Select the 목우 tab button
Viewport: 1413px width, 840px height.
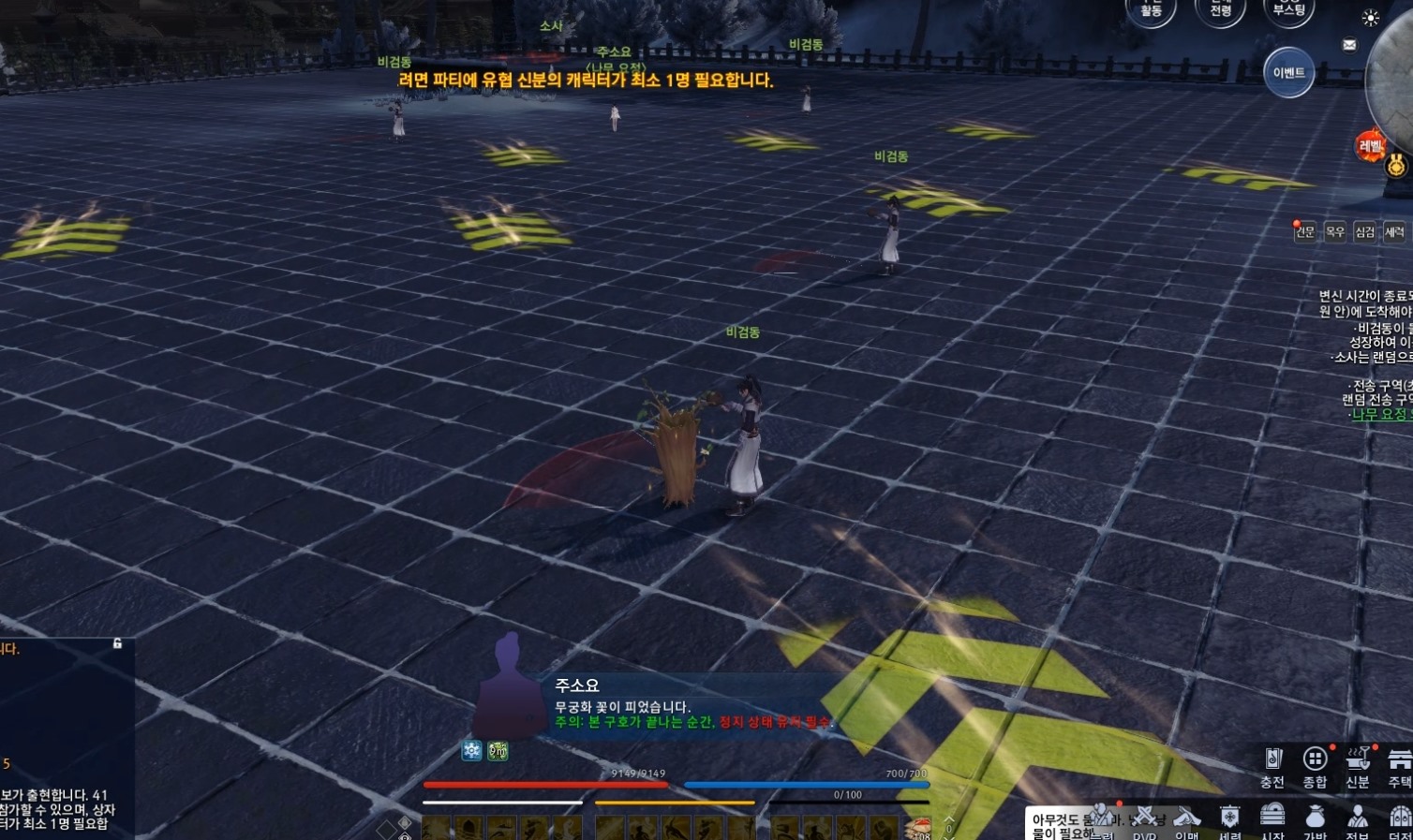pos(1335,231)
